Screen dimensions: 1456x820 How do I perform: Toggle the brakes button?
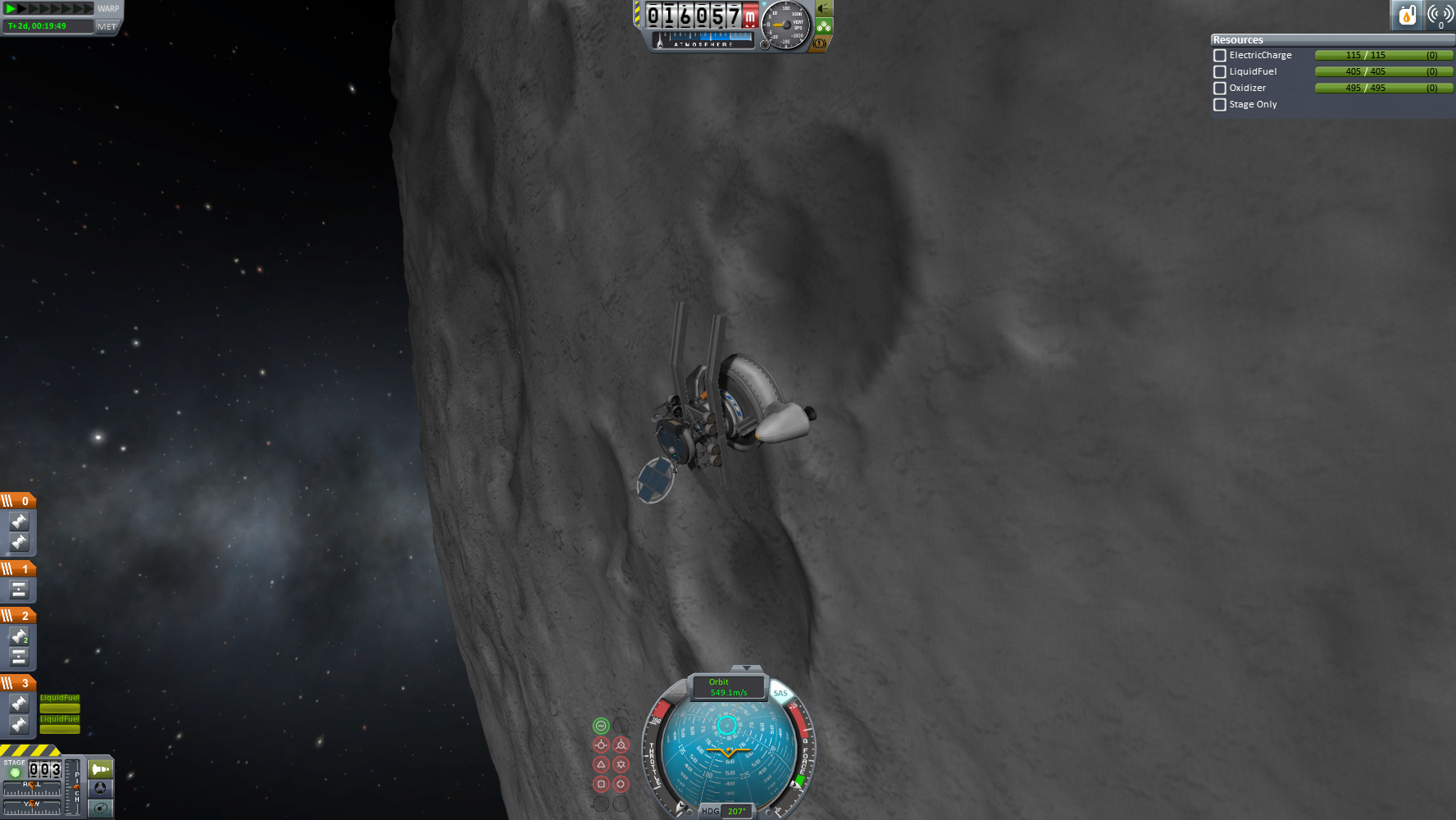pos(819,43)
